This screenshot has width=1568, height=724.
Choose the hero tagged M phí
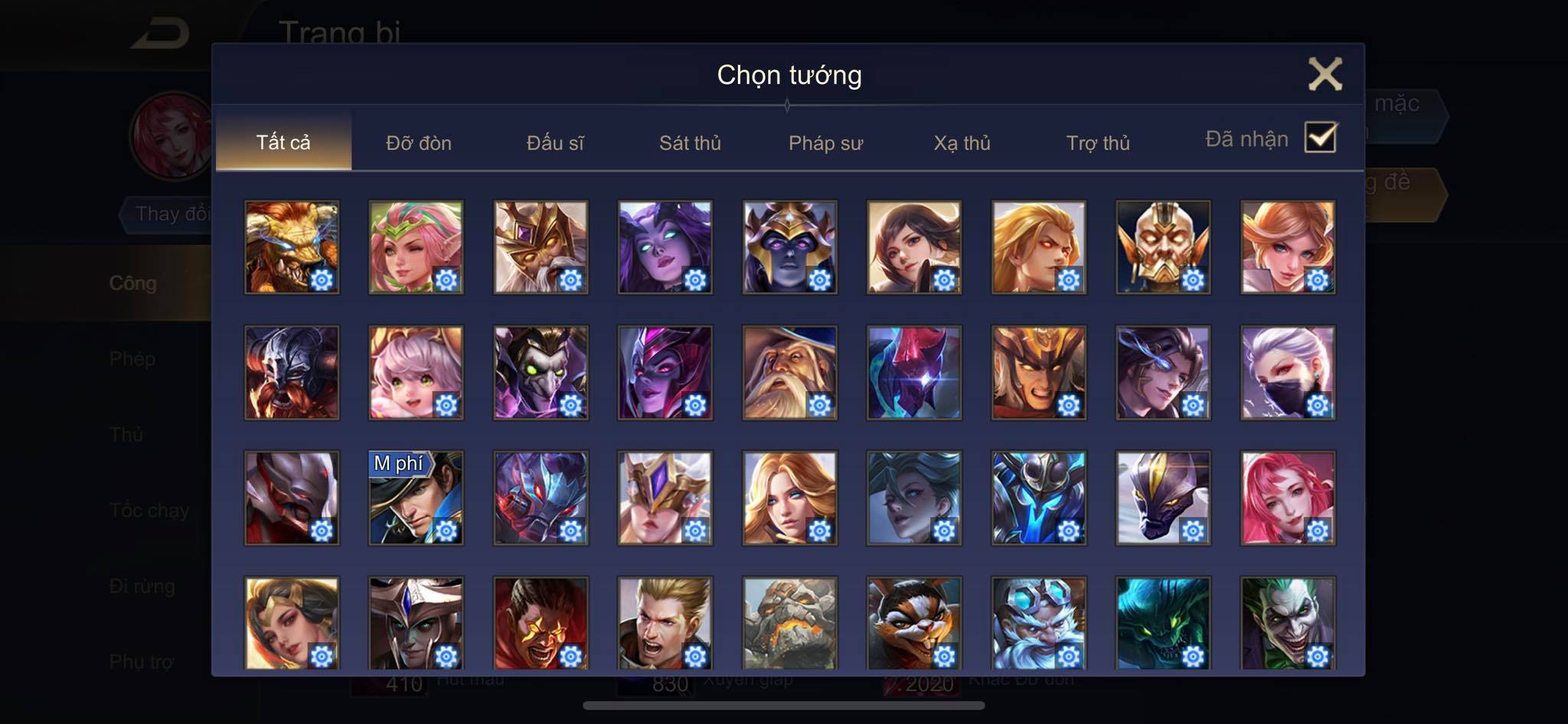click(x=416, y=497)
